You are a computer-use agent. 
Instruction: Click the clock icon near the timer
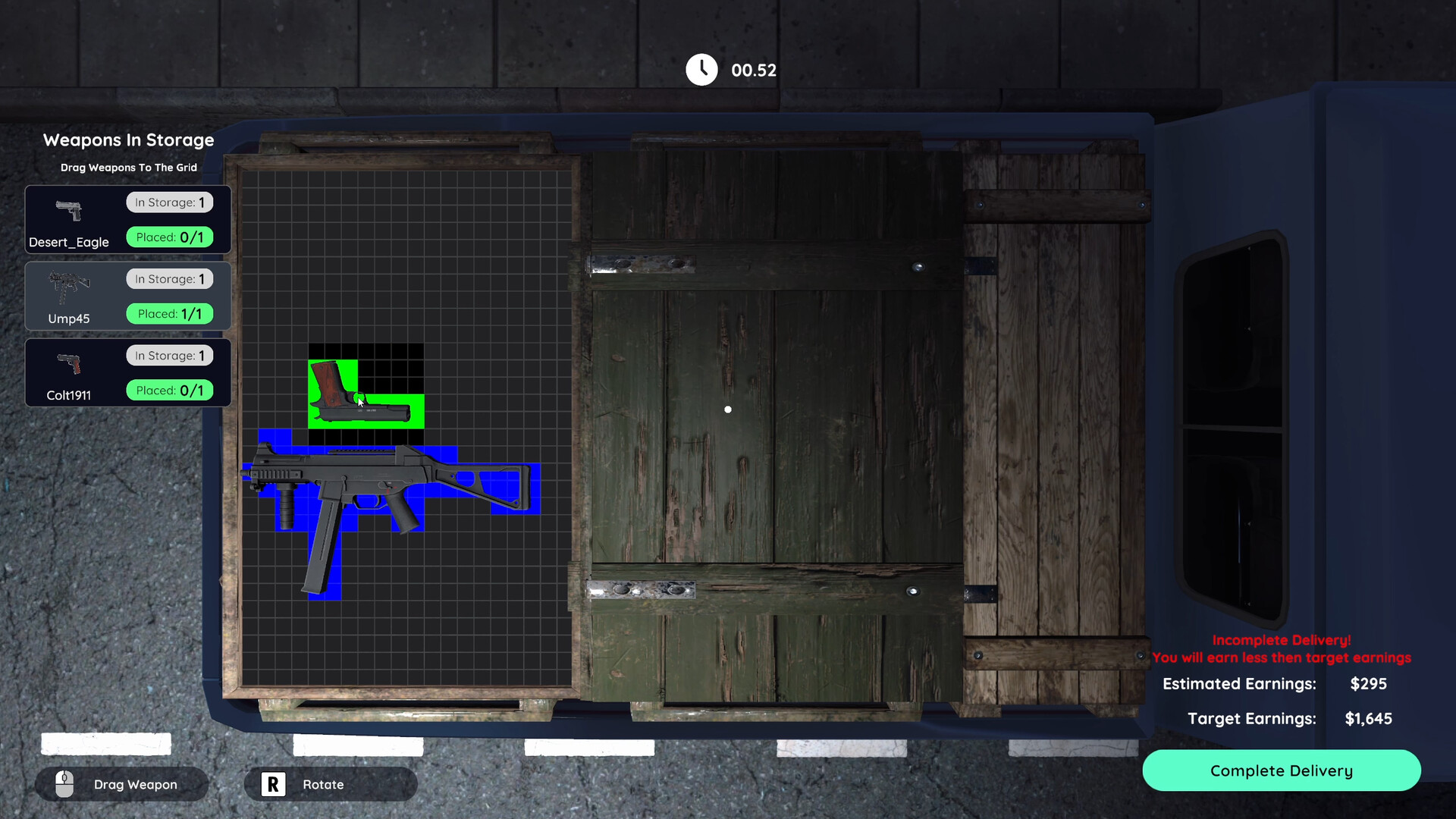coord(701,69)
